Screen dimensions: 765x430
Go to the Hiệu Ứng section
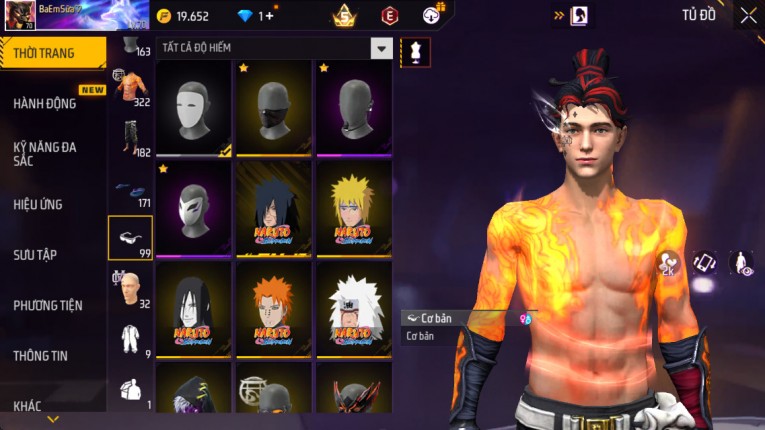tap(40, 204)
